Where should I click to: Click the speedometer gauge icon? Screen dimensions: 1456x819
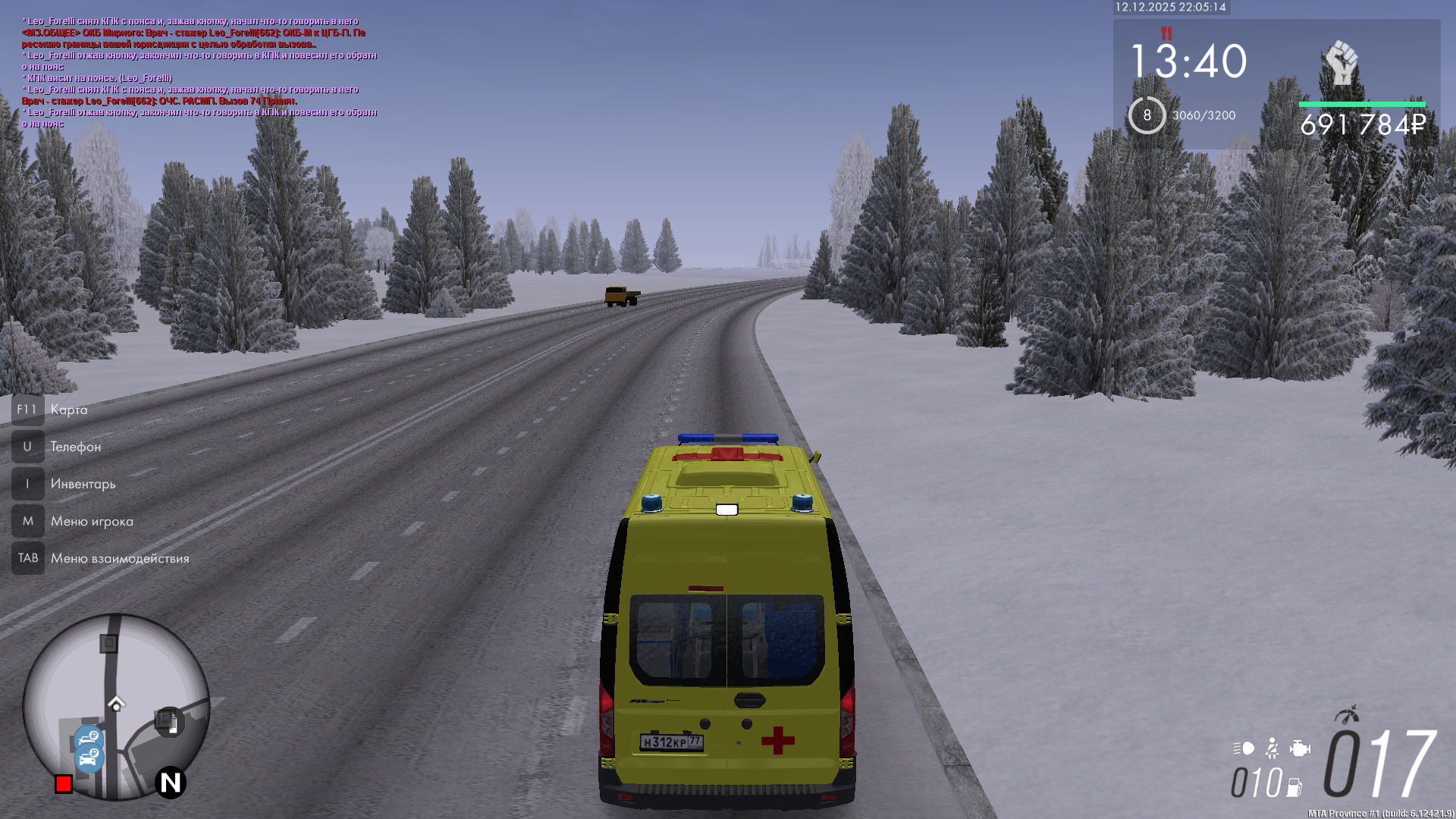[x=1348, y=714]
